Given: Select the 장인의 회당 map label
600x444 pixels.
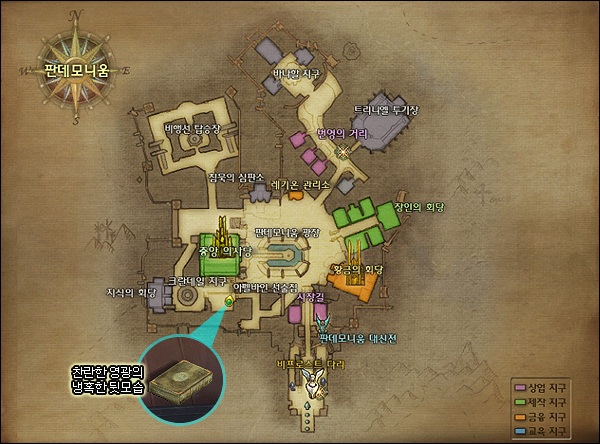Looking at the screenshot, I should (x=418, y=207).
